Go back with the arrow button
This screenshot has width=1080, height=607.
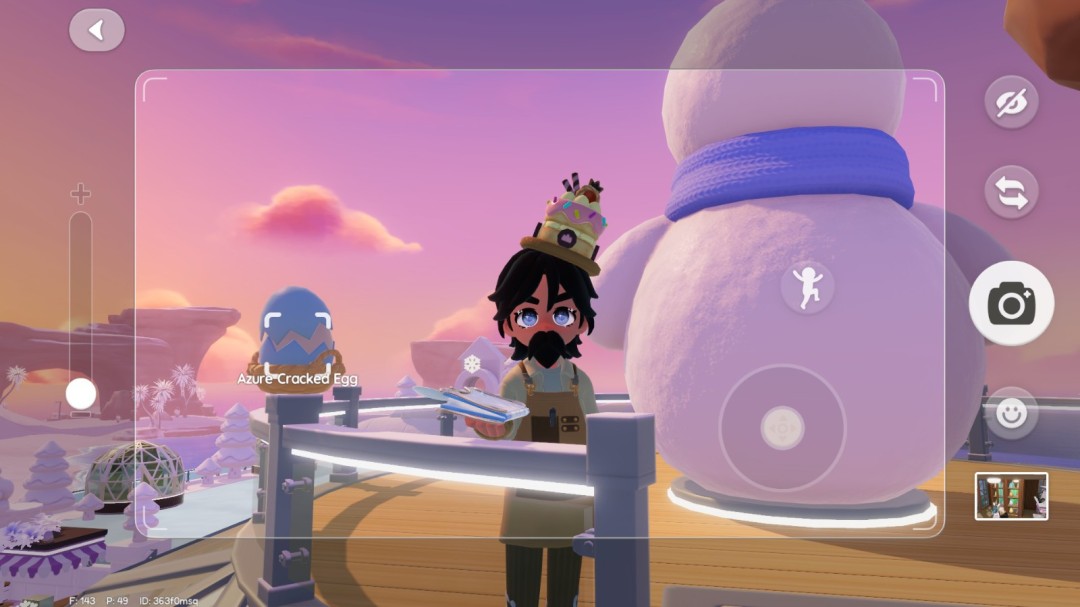tap(97, 30)
